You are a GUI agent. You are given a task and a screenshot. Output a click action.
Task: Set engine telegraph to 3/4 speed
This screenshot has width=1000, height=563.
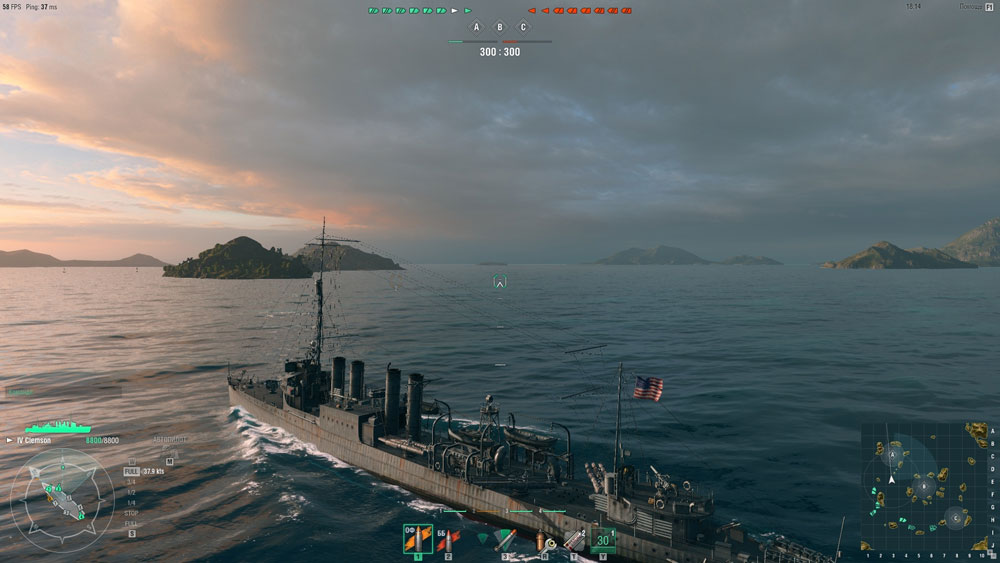(x=131, y=482)
